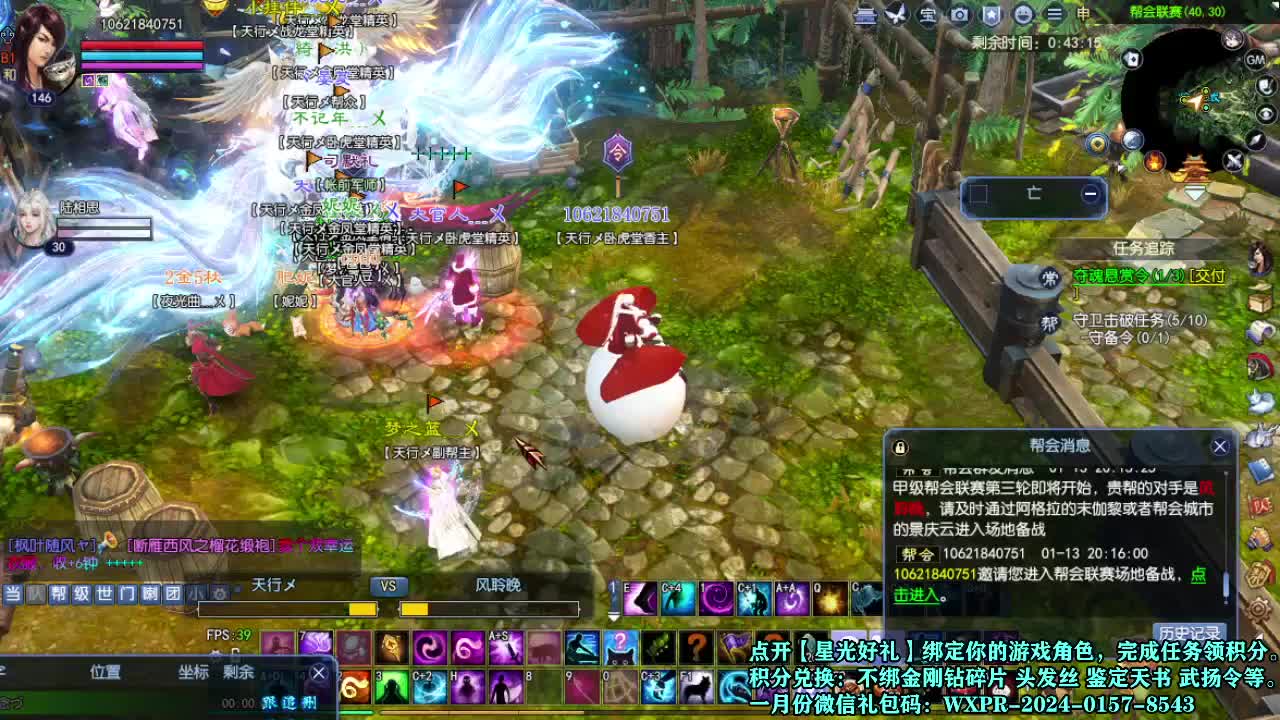The height and width of the screenshot is (720, 1280).
Task: Open the smiley face emote icon on the top bar
Action: pos(1023,15)
